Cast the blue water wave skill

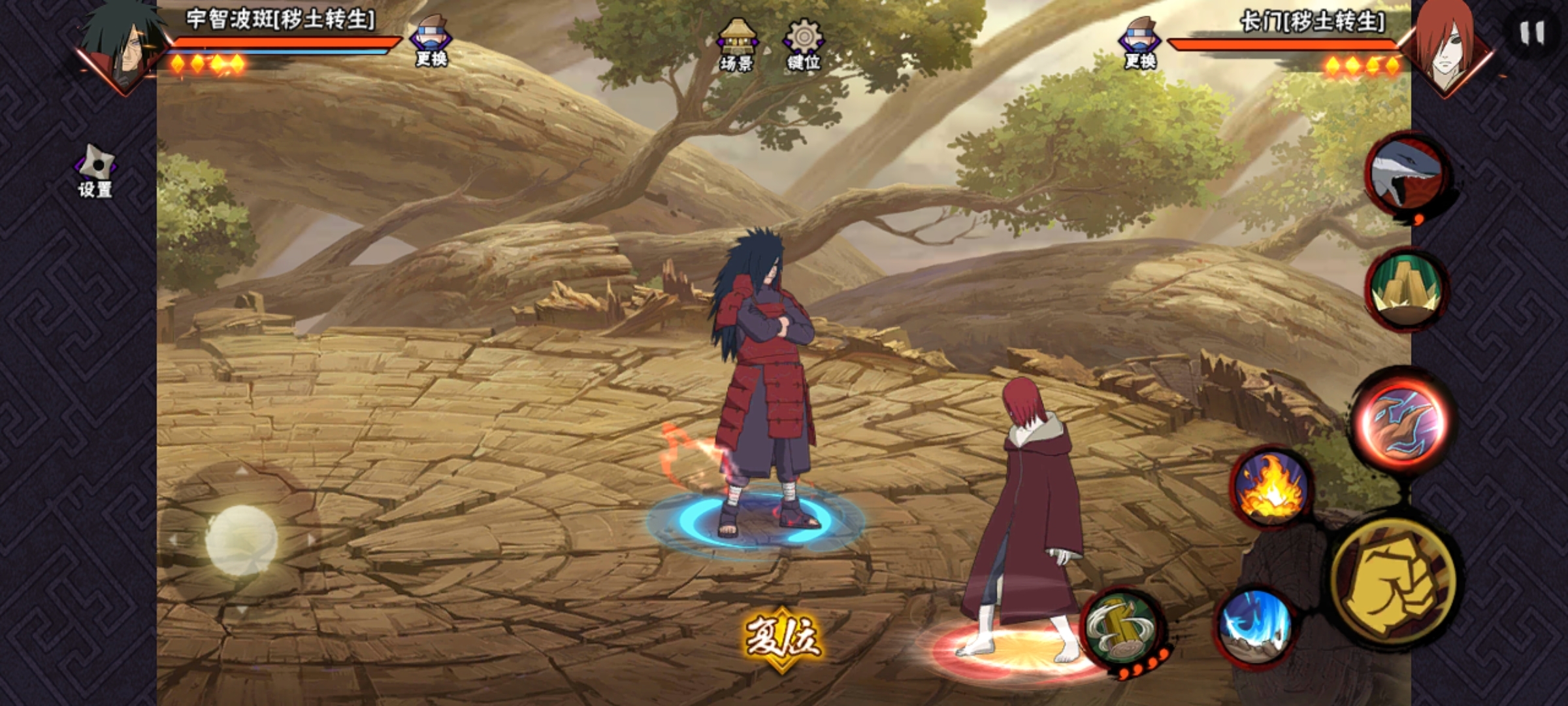click(1254, 625)
